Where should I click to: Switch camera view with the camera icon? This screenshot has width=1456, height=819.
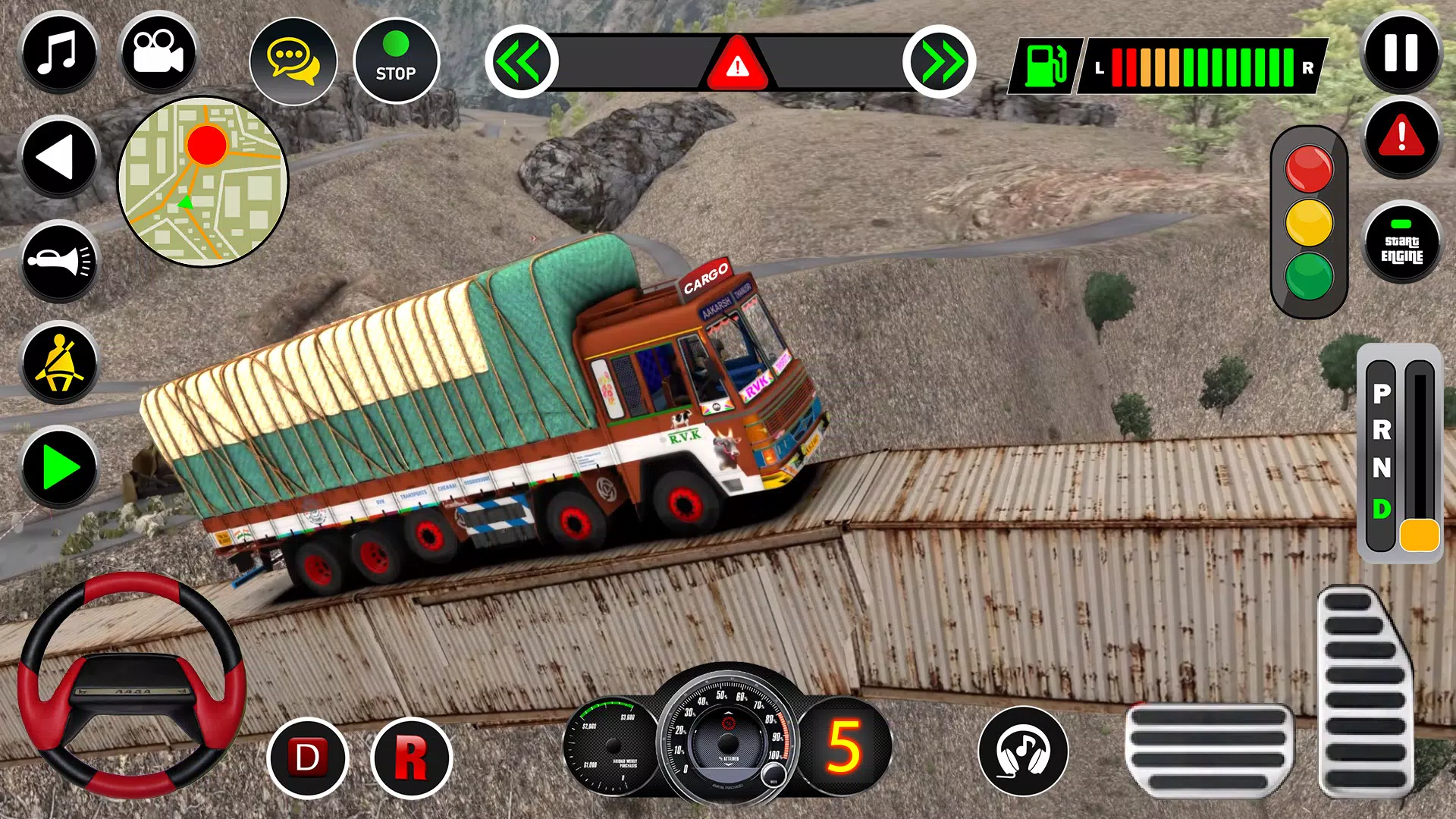pos(158,53)
